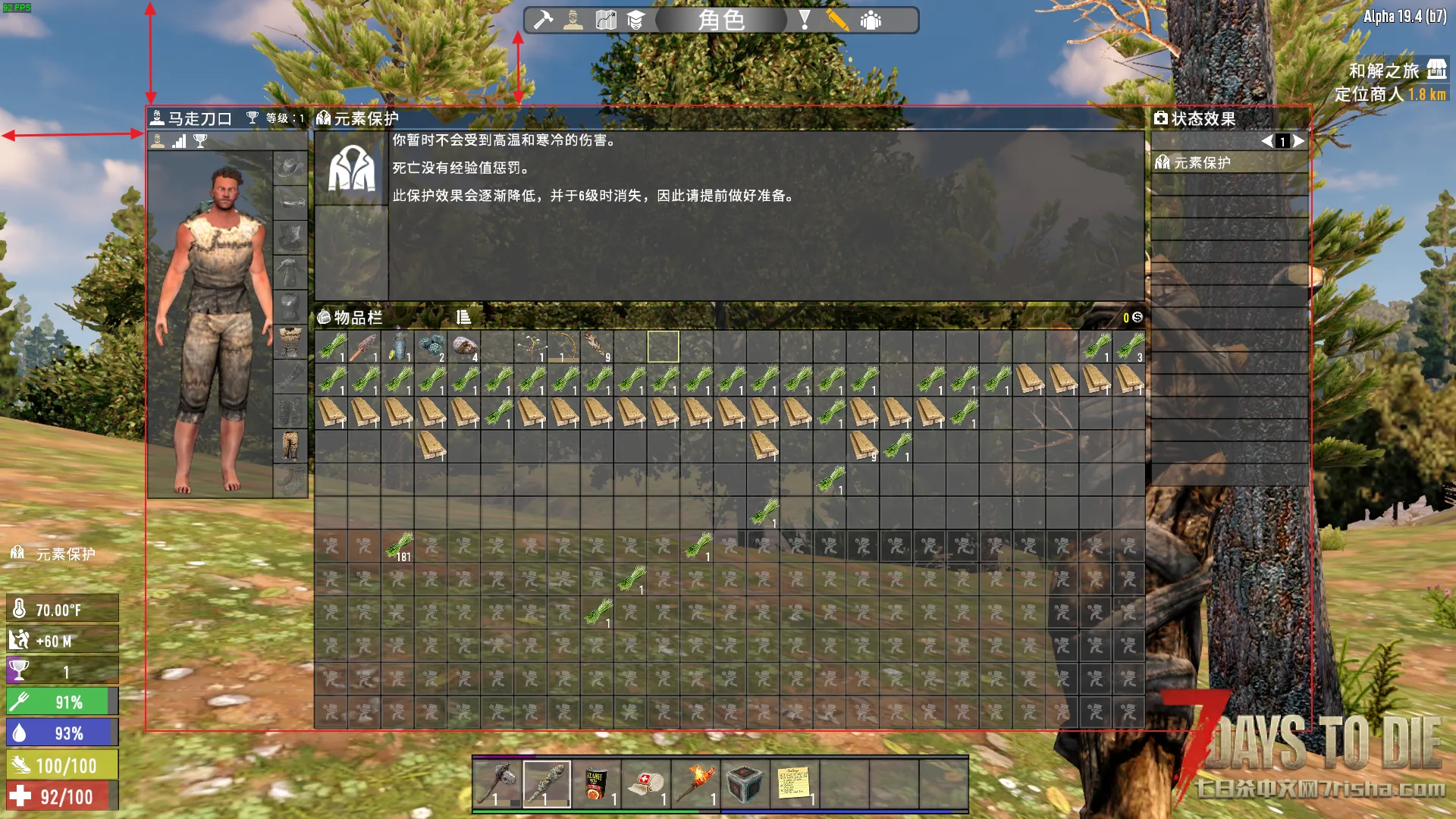This screenshot has width=1456, height=819.
Task: Pick the bandage in the hotbar
Action: [645, 784]
